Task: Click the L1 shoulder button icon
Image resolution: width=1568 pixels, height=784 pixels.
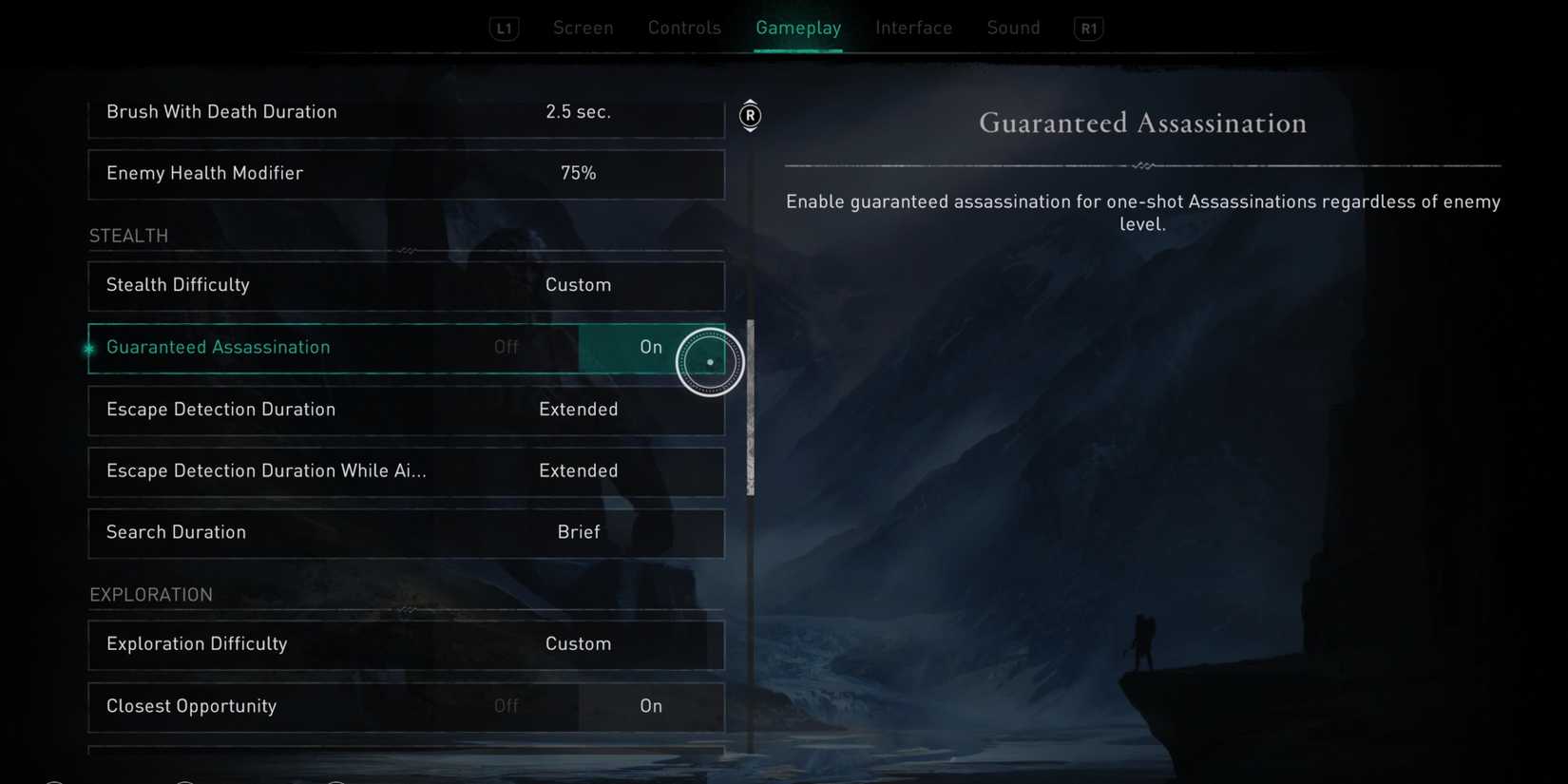Action: [x=504, y=28]
